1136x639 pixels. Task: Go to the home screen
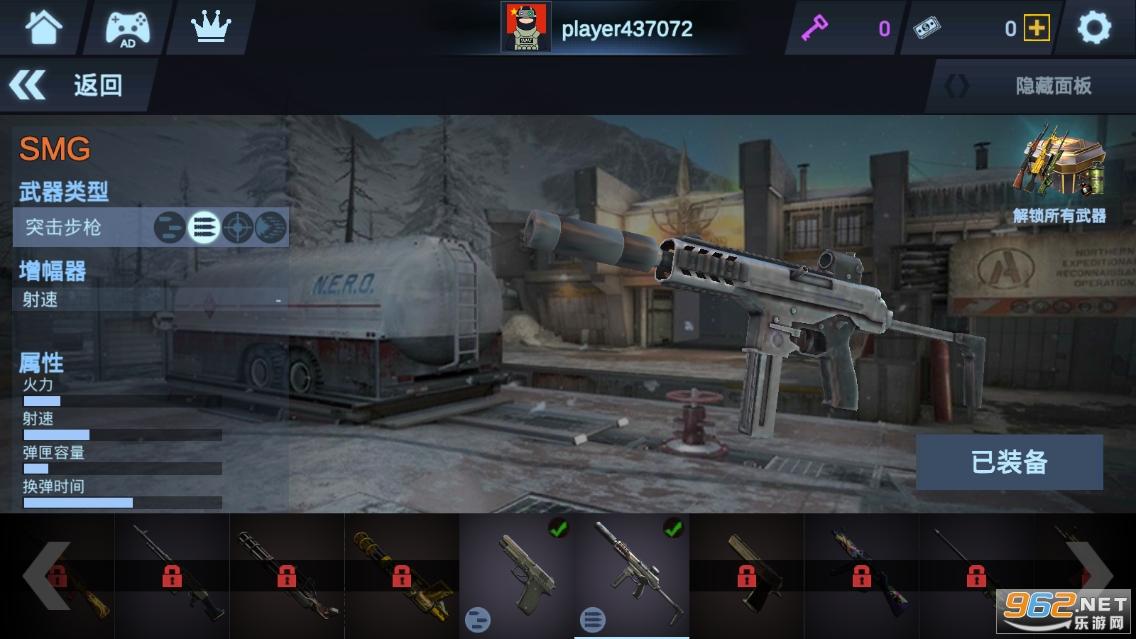tap(43, 28)
